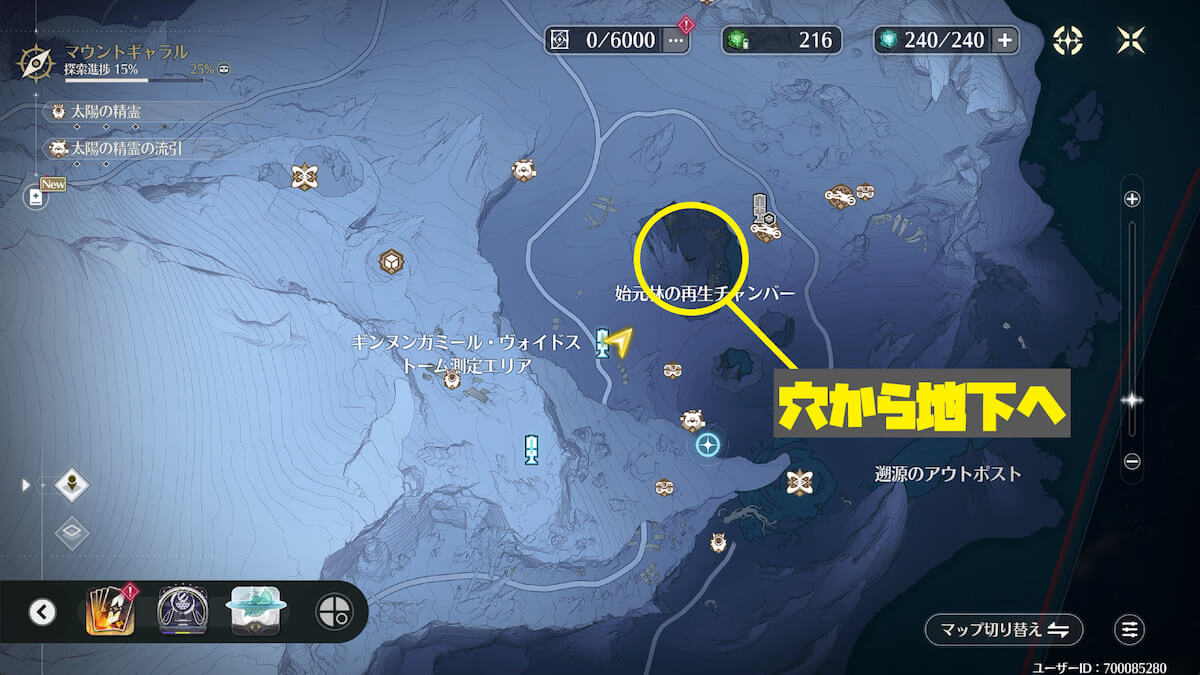Zoom in the map with the plus
Image resolution: width=1200 pixels, height=675 pixels.
click(1132, 199)
